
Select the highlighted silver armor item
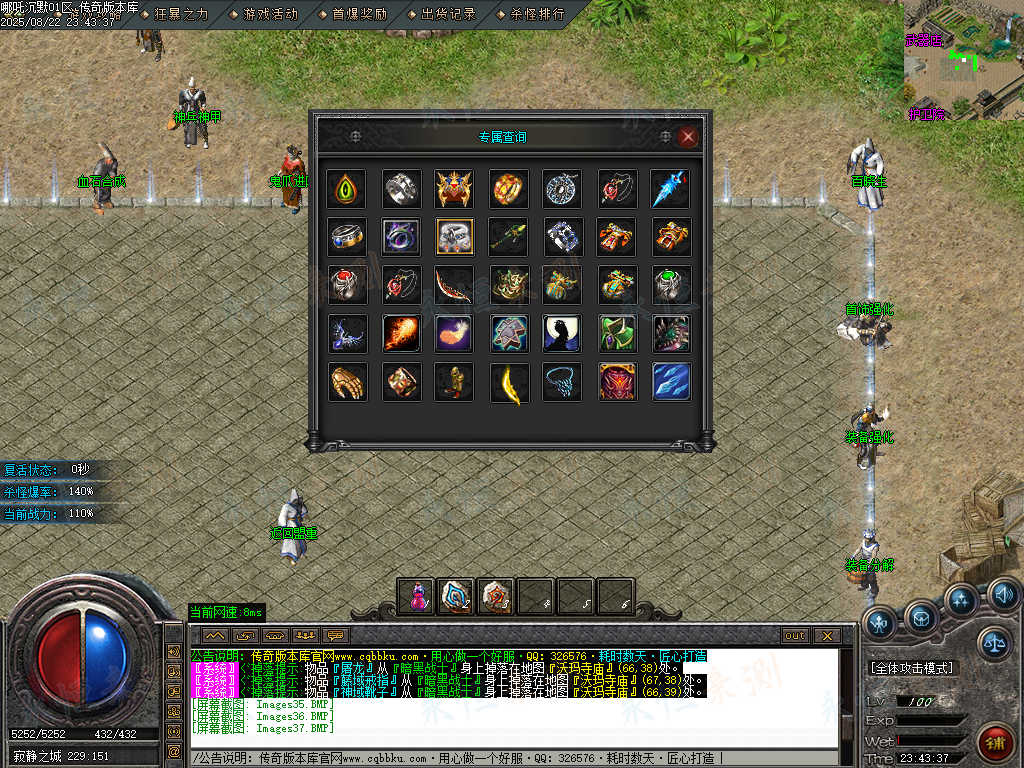(455, 236)
